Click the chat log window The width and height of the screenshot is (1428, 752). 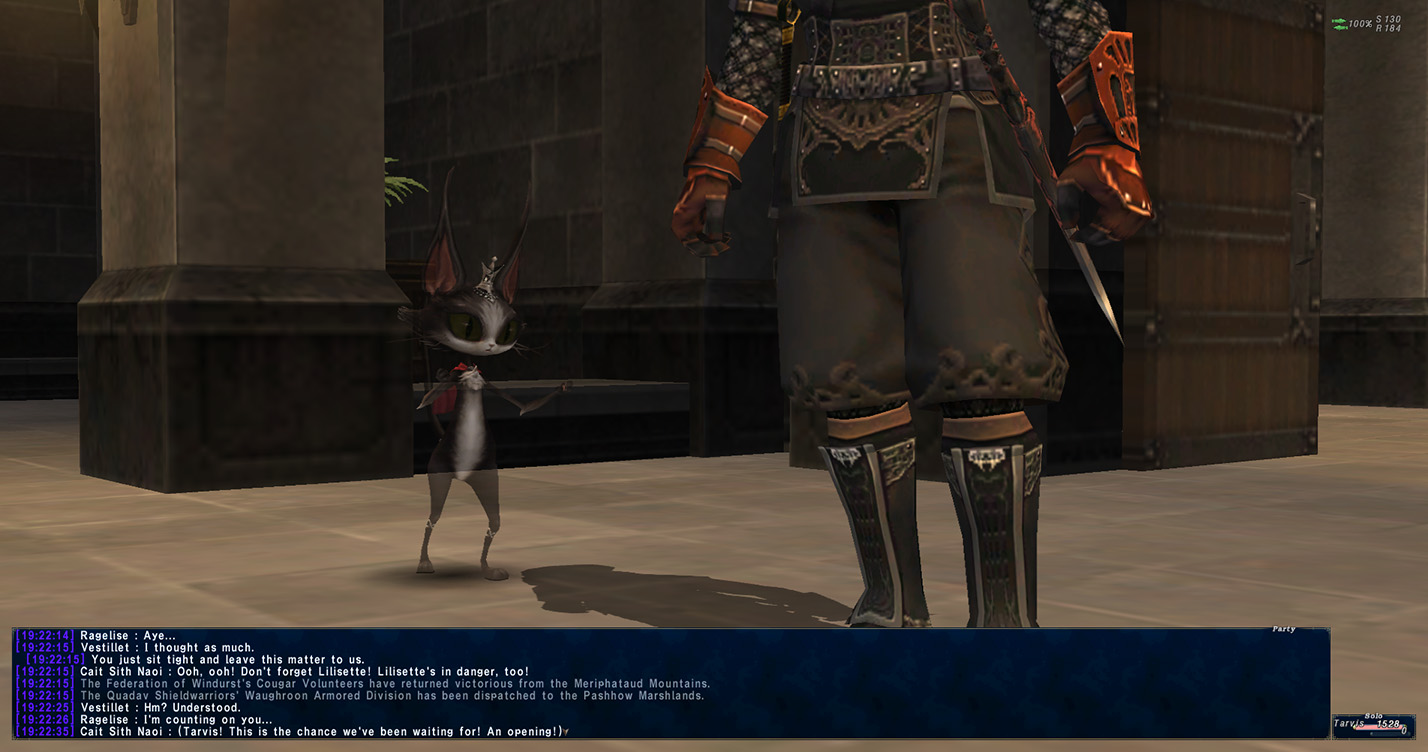click(x=670, y=683)
